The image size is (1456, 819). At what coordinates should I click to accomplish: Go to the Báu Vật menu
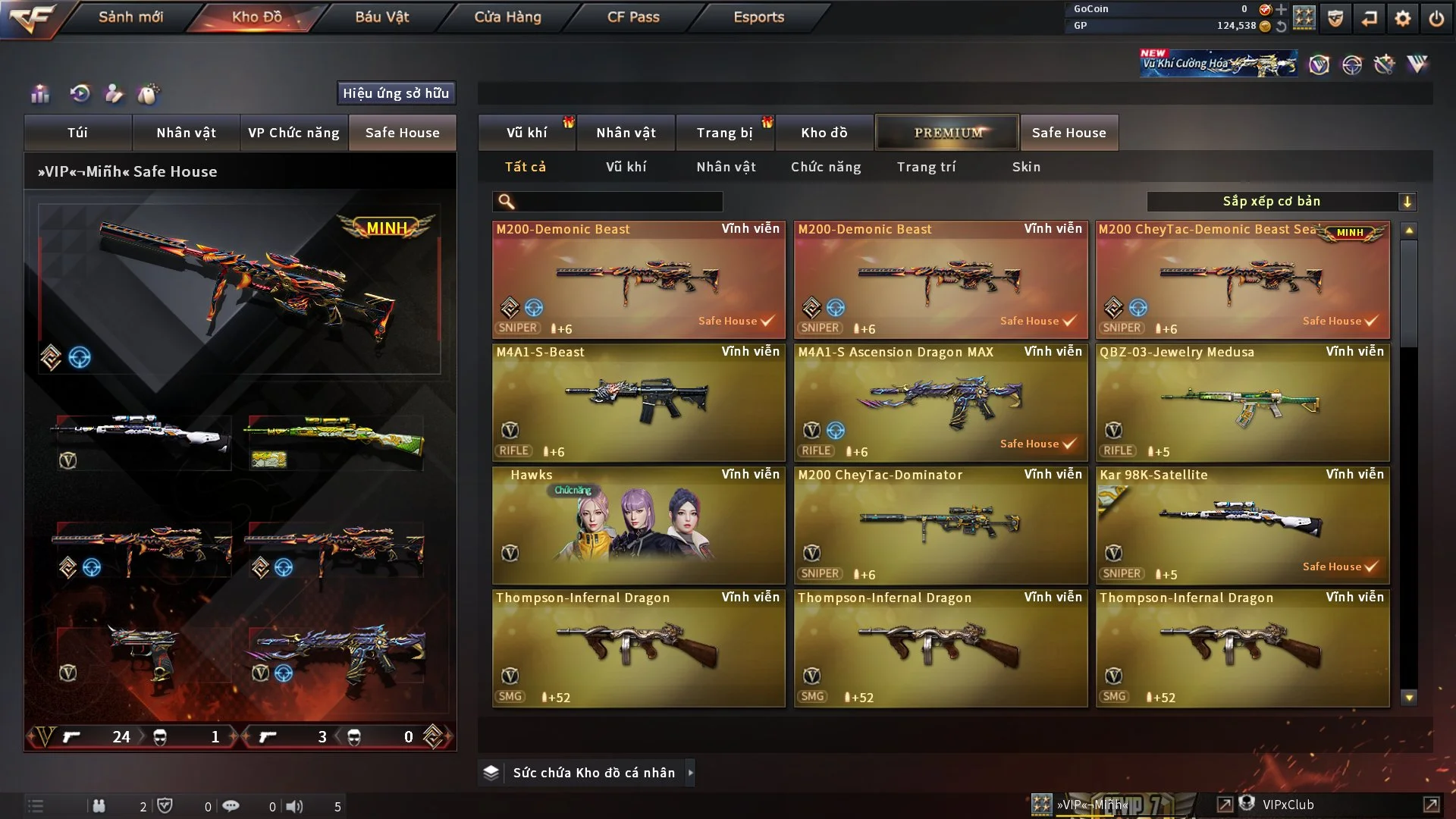[x=381, y=17]
